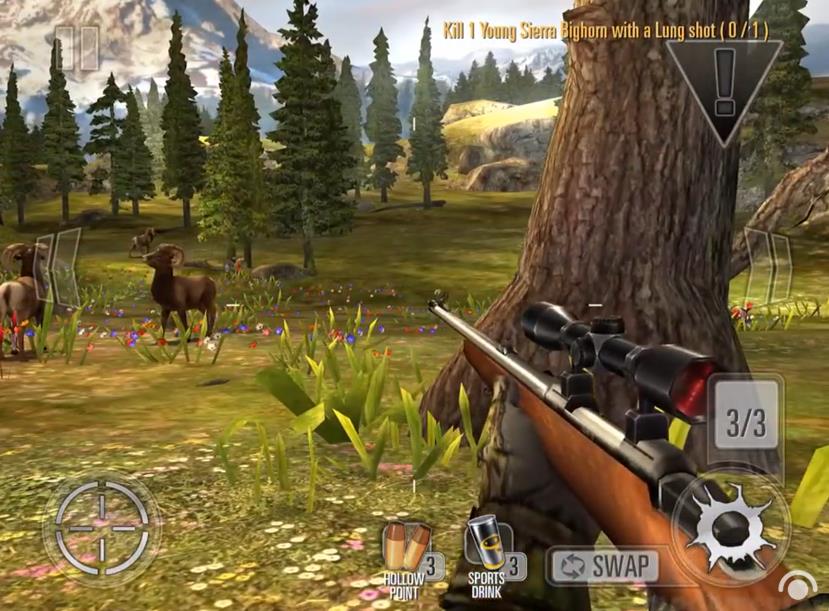This screenshot has height=611, width=829.
Task: Open the exclamation mark objective alert
Action: click(723, 80)
